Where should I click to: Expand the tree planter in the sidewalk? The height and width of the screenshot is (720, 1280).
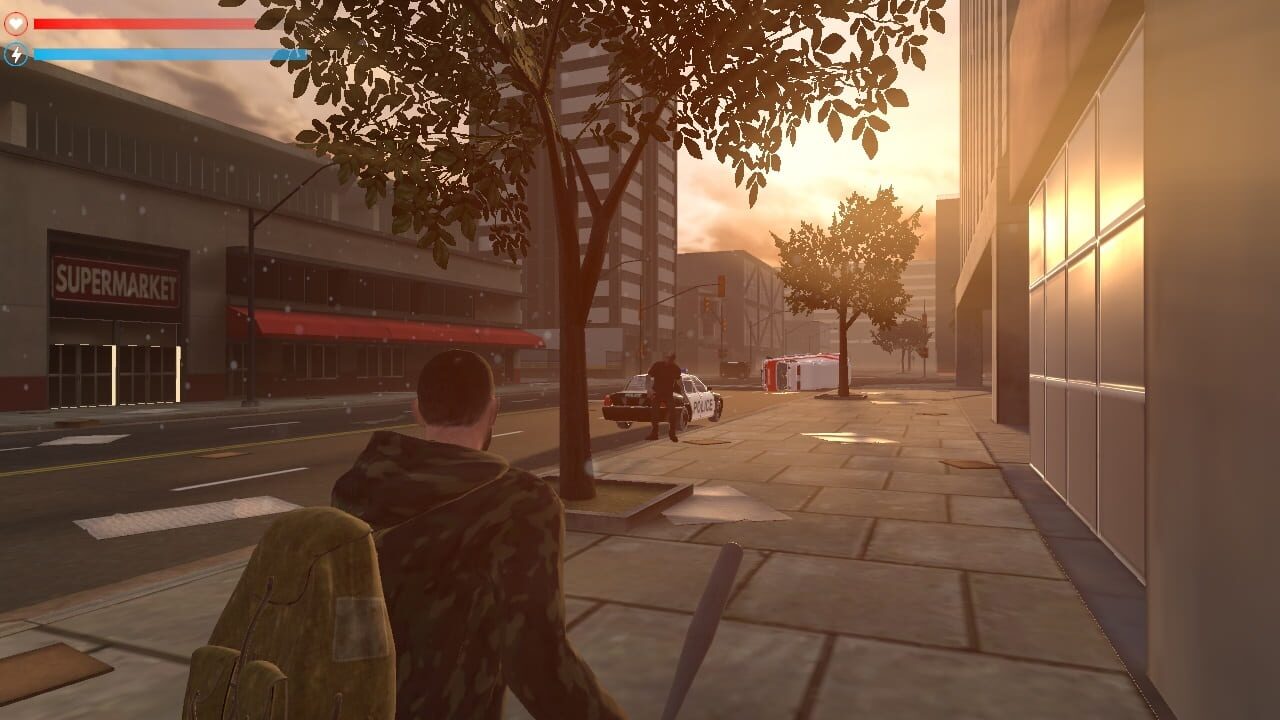(630, 500)
